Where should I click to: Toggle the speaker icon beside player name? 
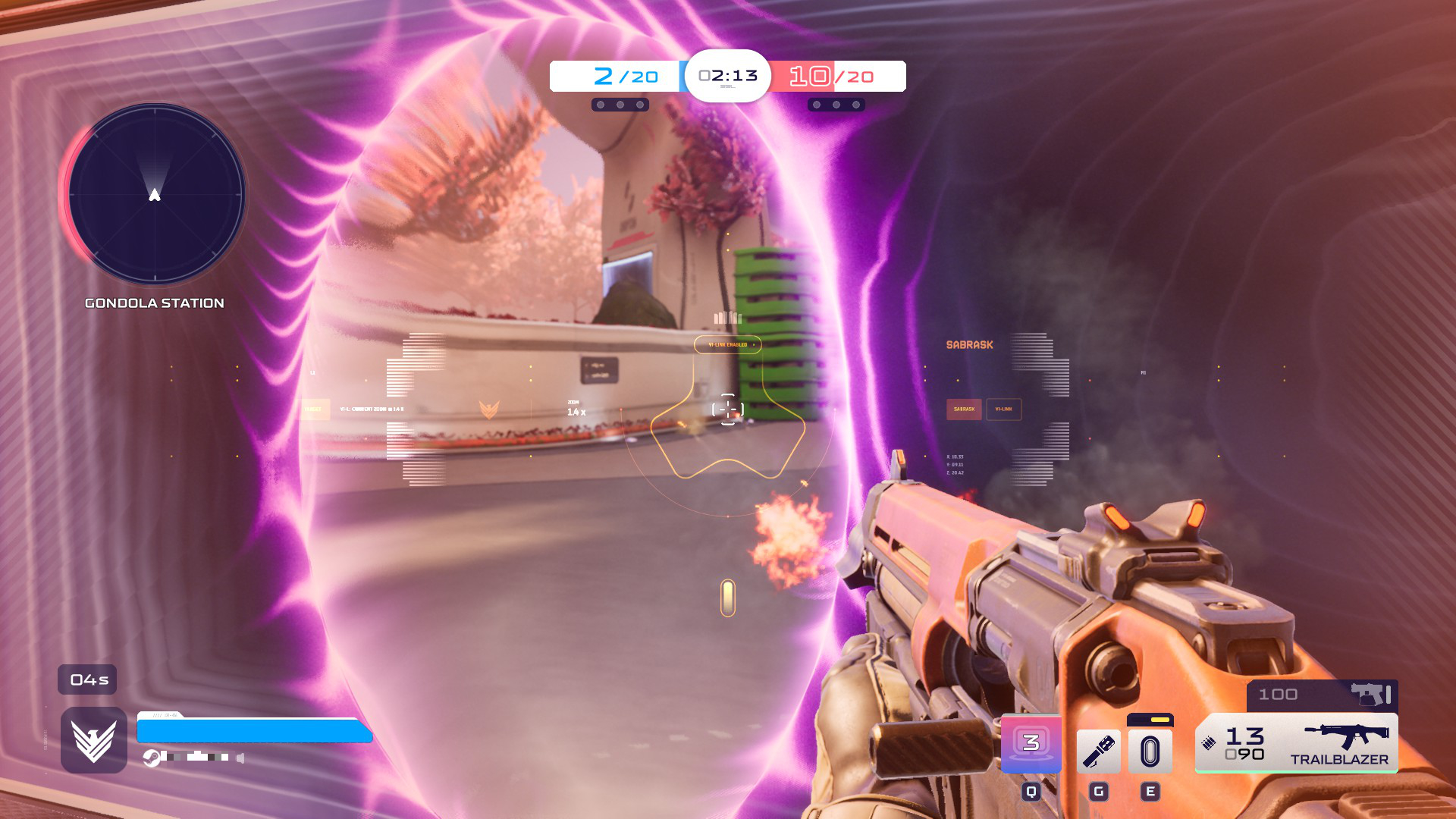(240, 758)
